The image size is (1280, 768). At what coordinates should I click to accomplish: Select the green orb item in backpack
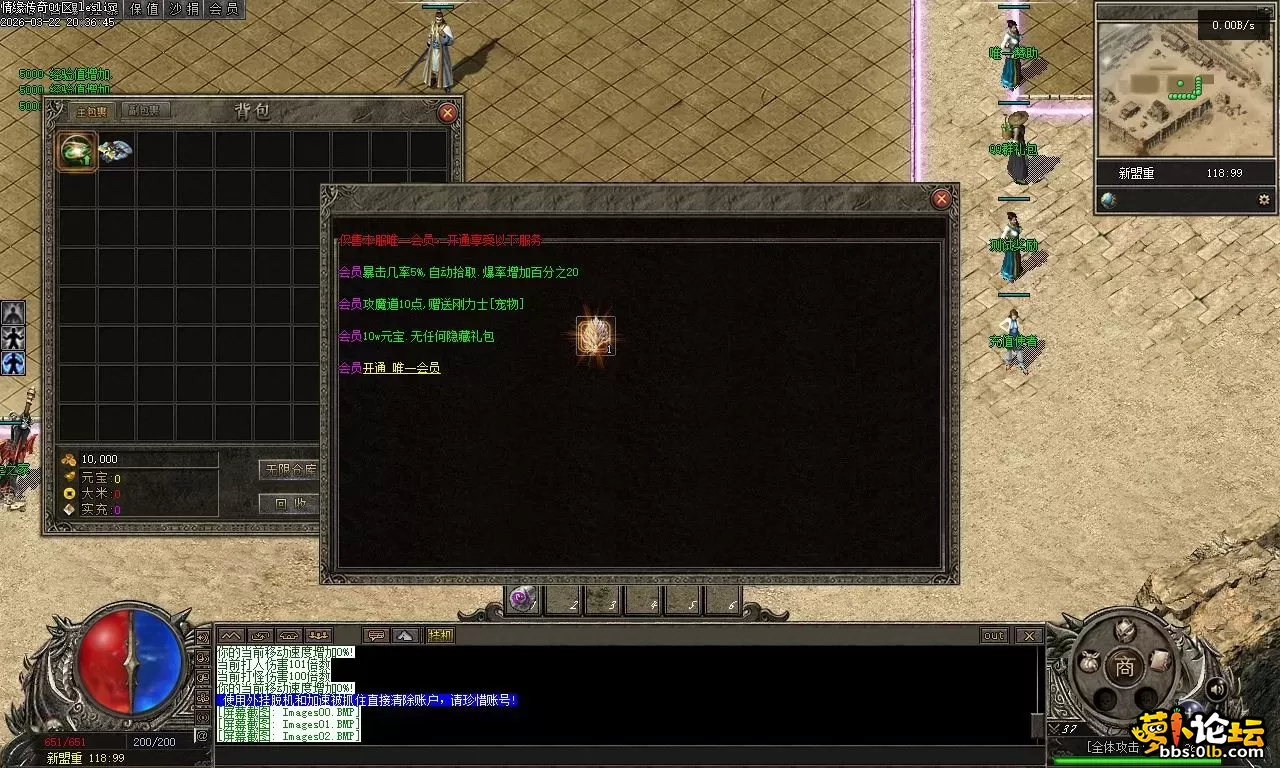[77, 151]
